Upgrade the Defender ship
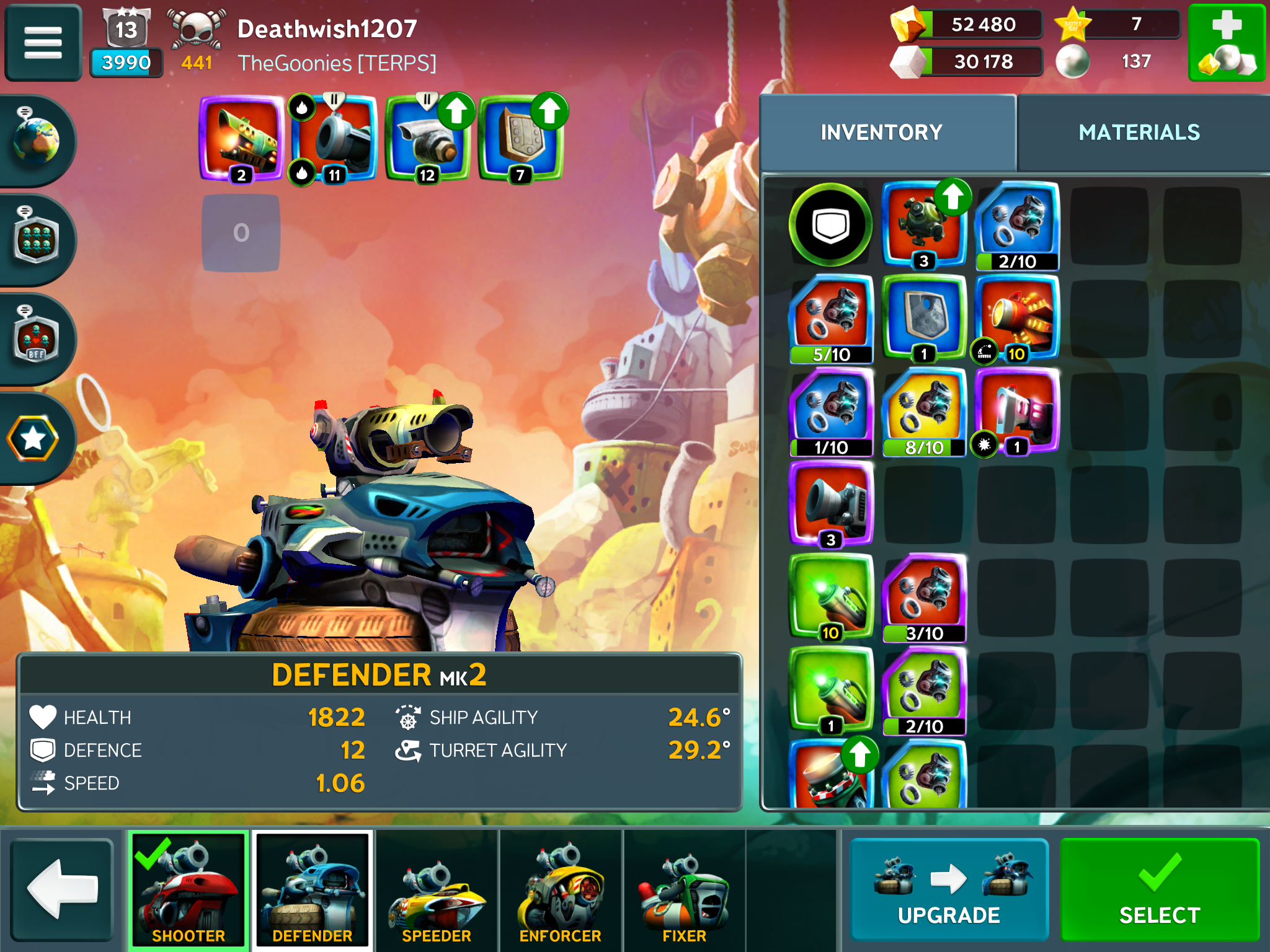1270x952 pixels. coord(949,890)
